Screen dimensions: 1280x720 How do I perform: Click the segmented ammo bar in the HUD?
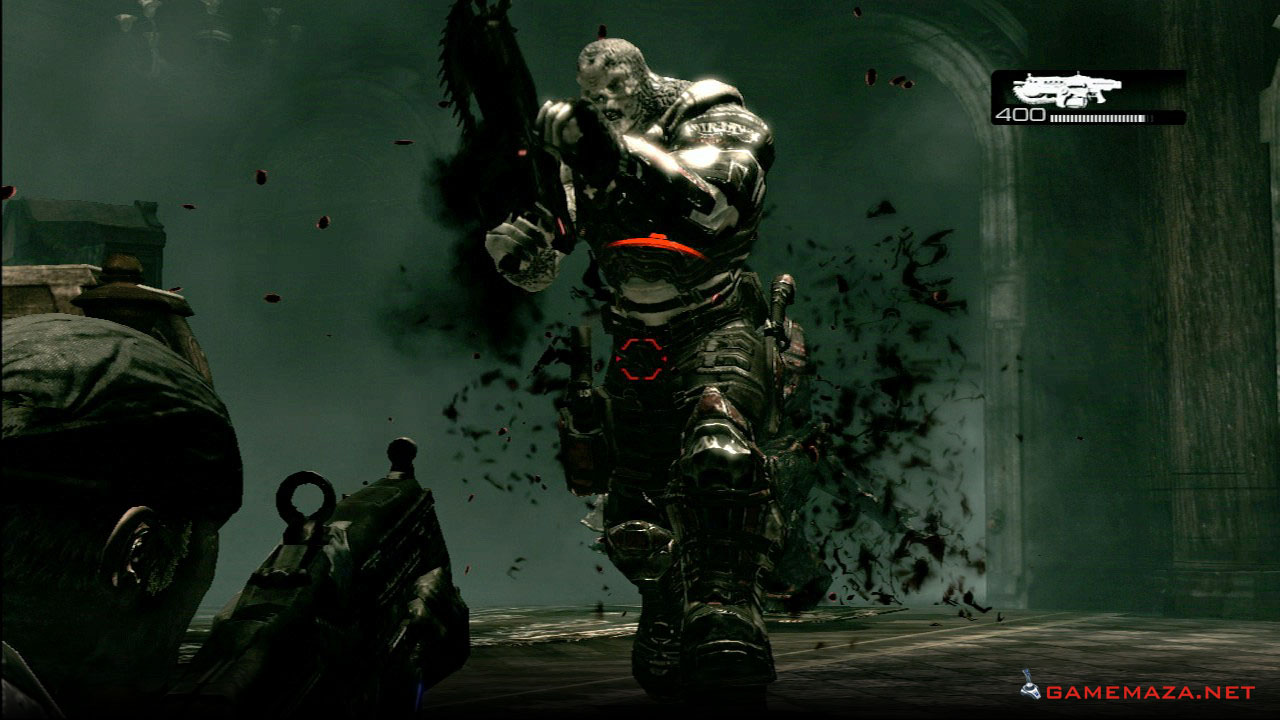[x=1098, y=118]
